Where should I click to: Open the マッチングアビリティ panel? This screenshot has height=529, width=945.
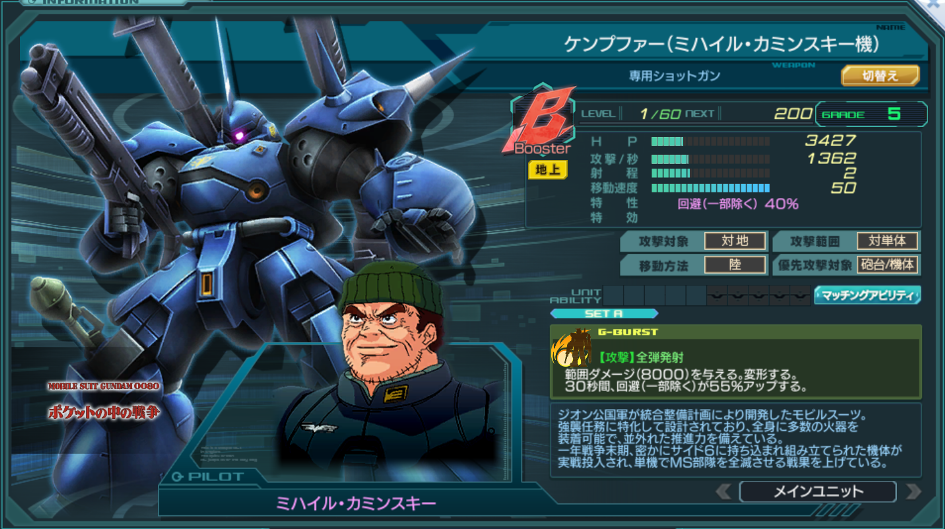coord(867,295)
